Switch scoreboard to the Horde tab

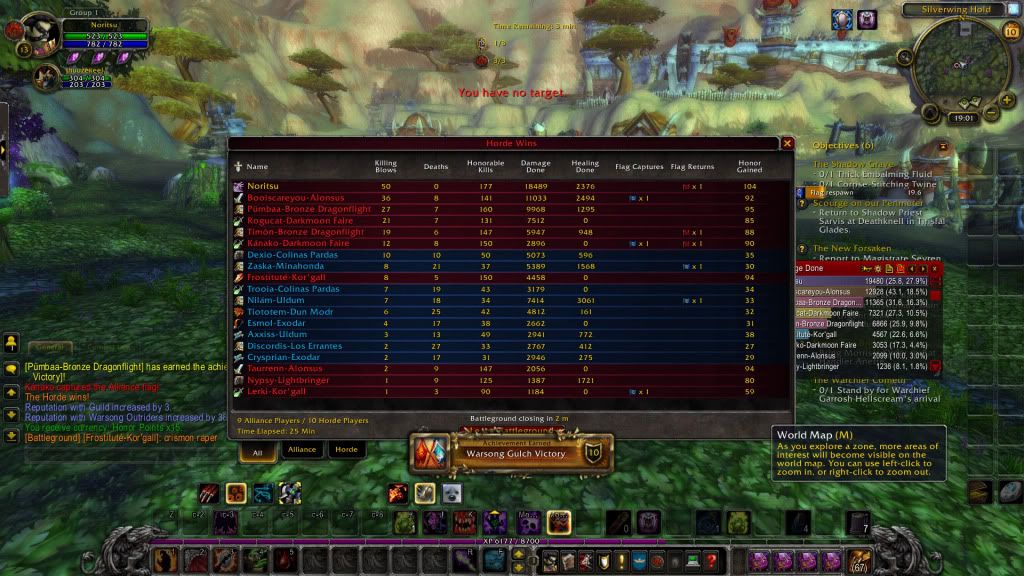coord(345,450)
